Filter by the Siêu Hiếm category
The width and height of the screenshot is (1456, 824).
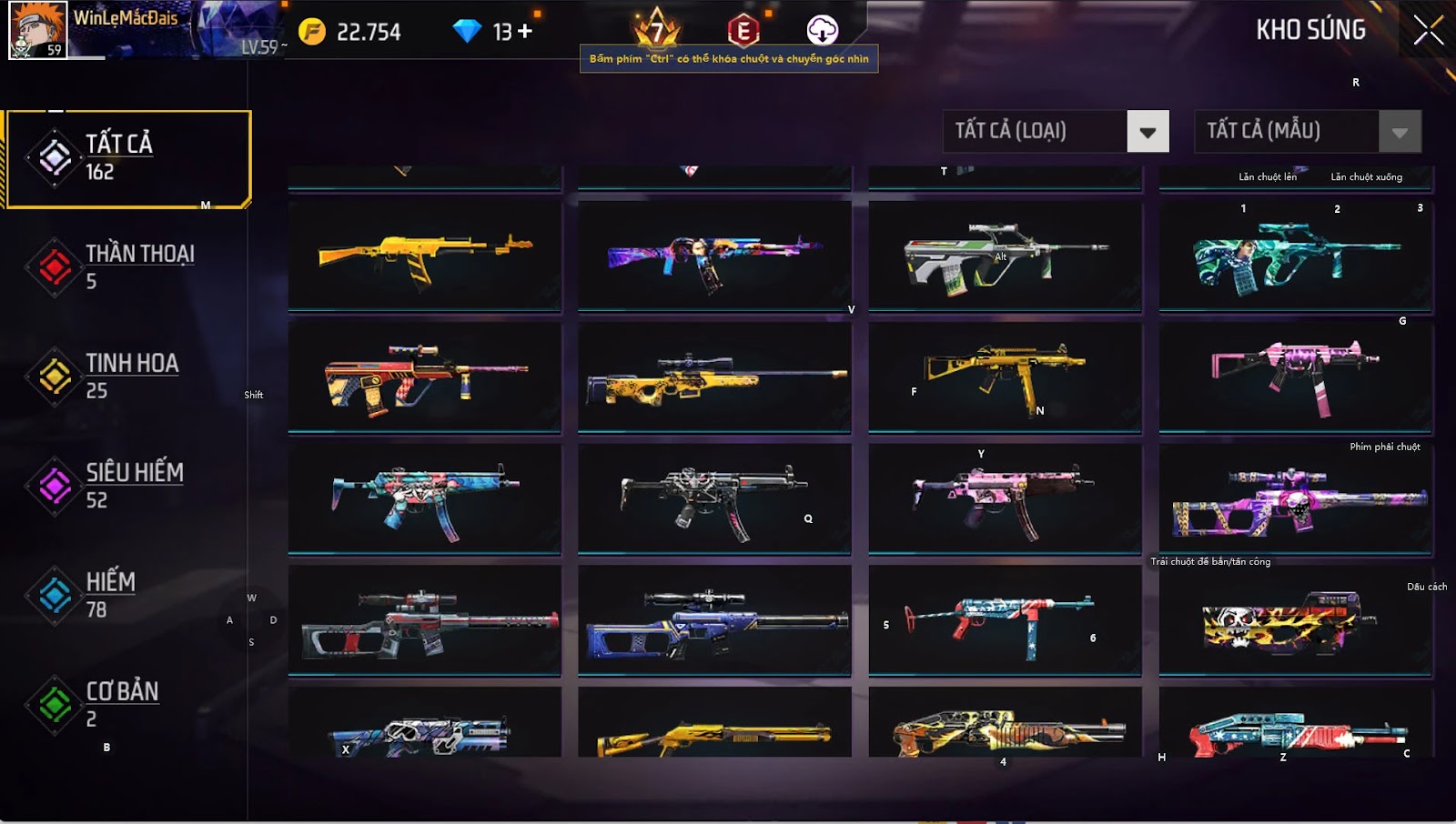tap(127, 486)
